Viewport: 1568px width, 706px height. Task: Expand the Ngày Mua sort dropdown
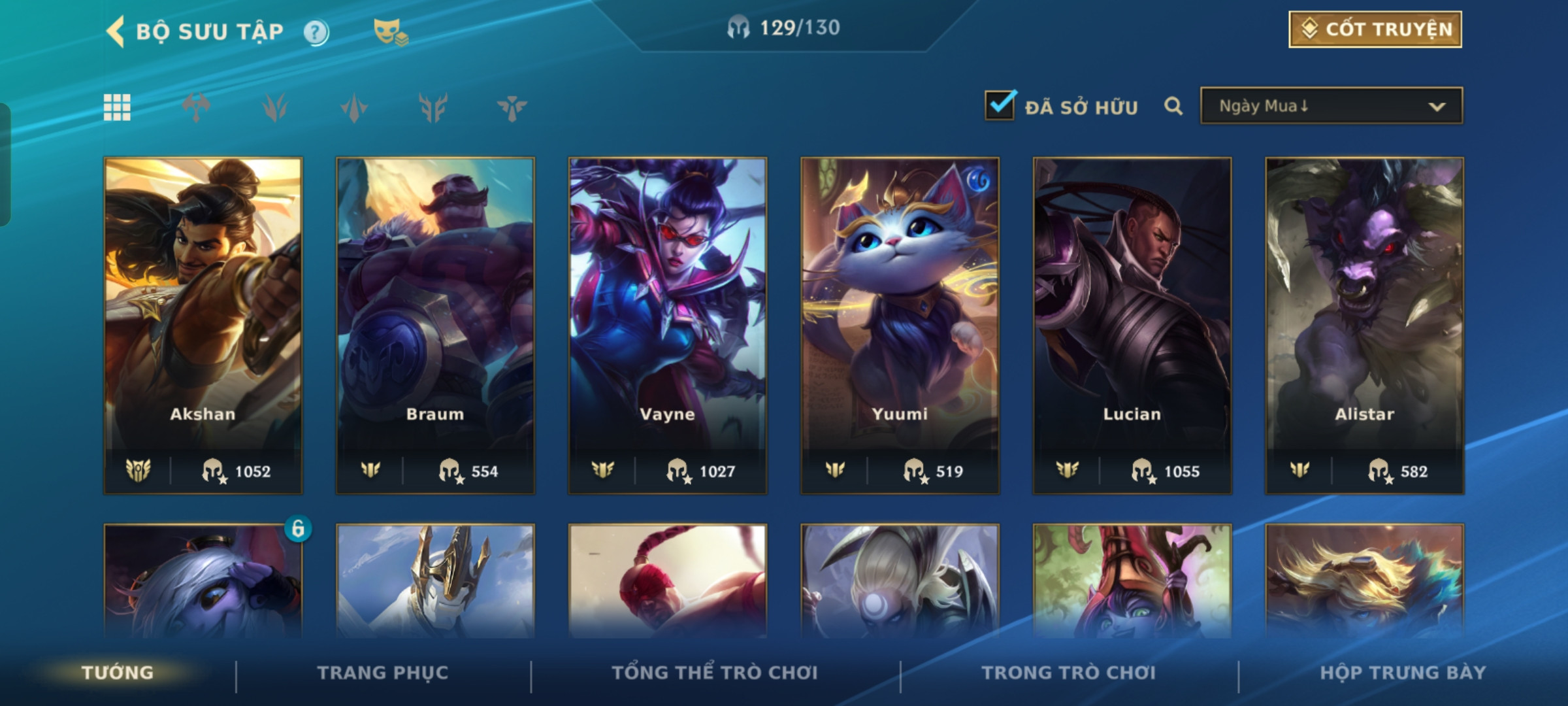click(1331, 106)
